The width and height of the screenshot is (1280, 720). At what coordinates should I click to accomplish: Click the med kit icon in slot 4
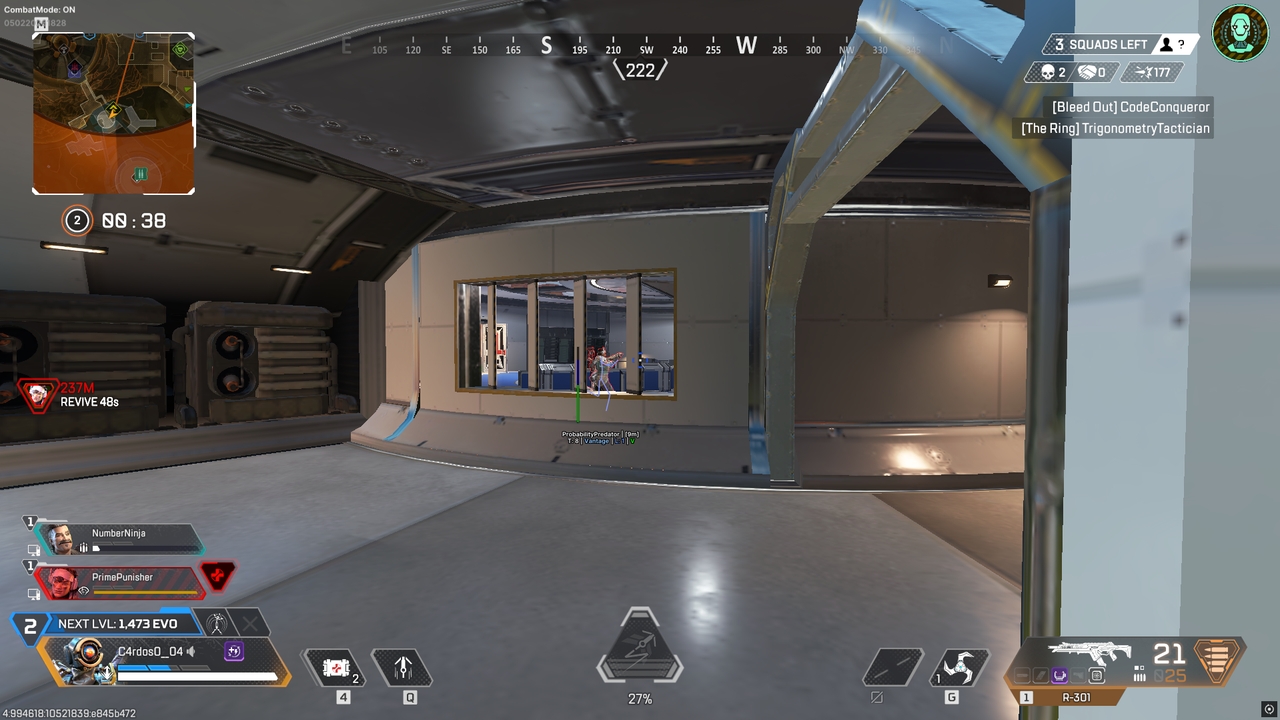click(x=334, y=668)
